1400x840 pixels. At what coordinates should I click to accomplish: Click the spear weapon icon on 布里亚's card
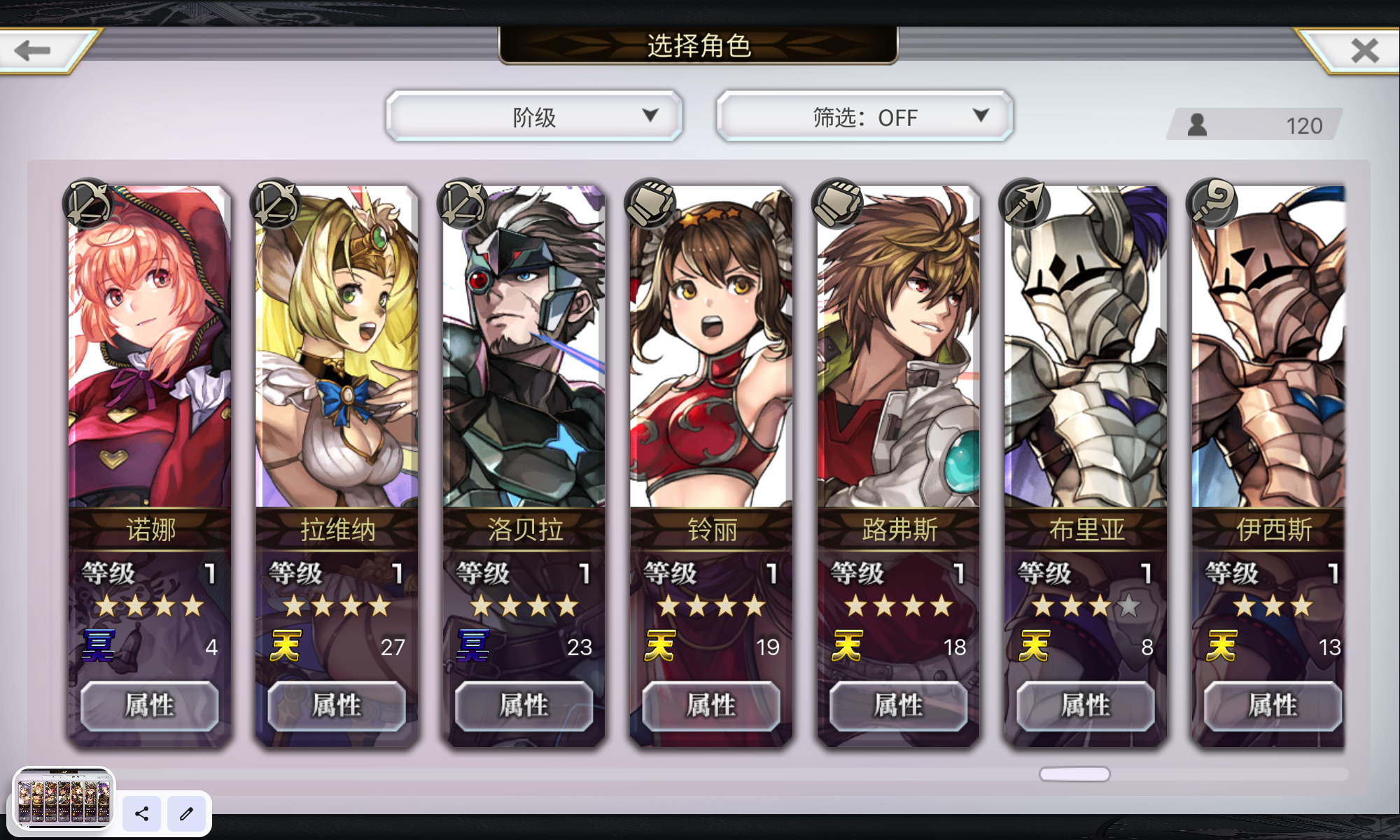(1023, 204)
